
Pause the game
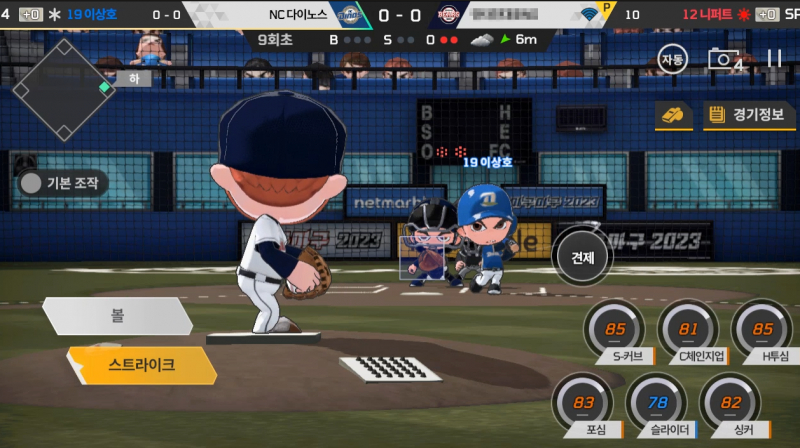pos(774,59)
